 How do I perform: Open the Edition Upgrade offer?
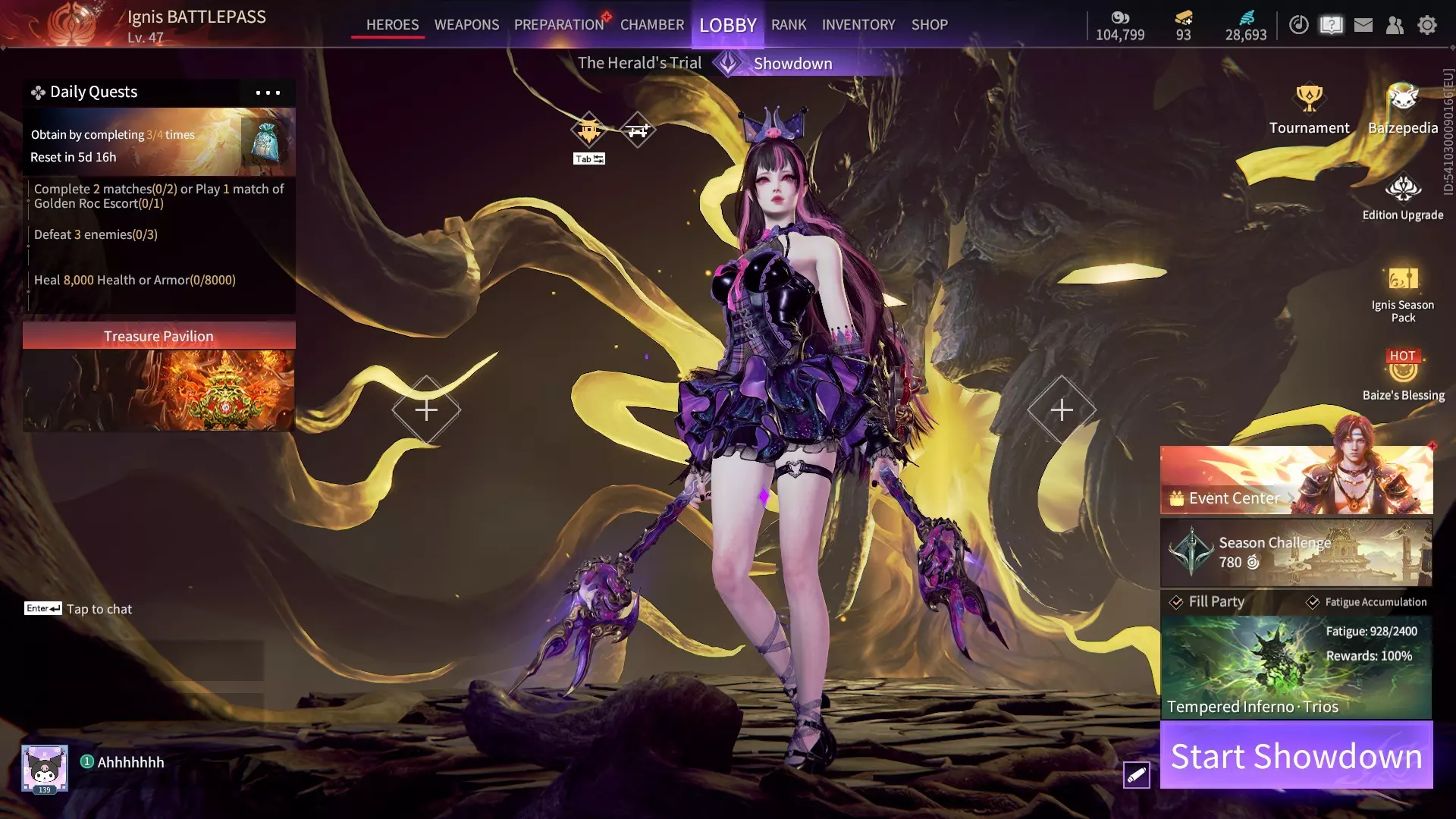tap(1402, 197)
